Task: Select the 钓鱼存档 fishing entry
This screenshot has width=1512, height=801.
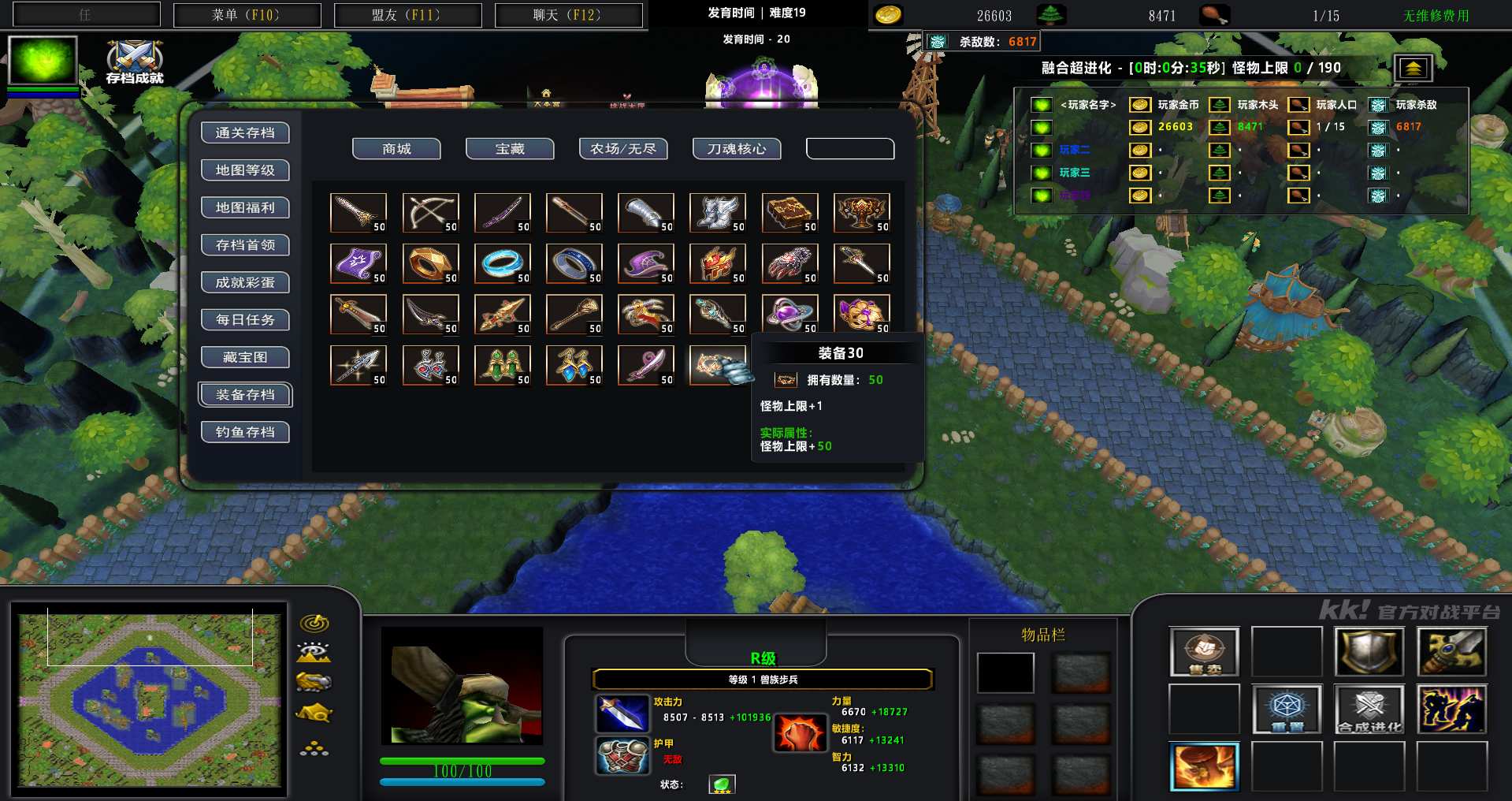Action: (x=245, y=432)
